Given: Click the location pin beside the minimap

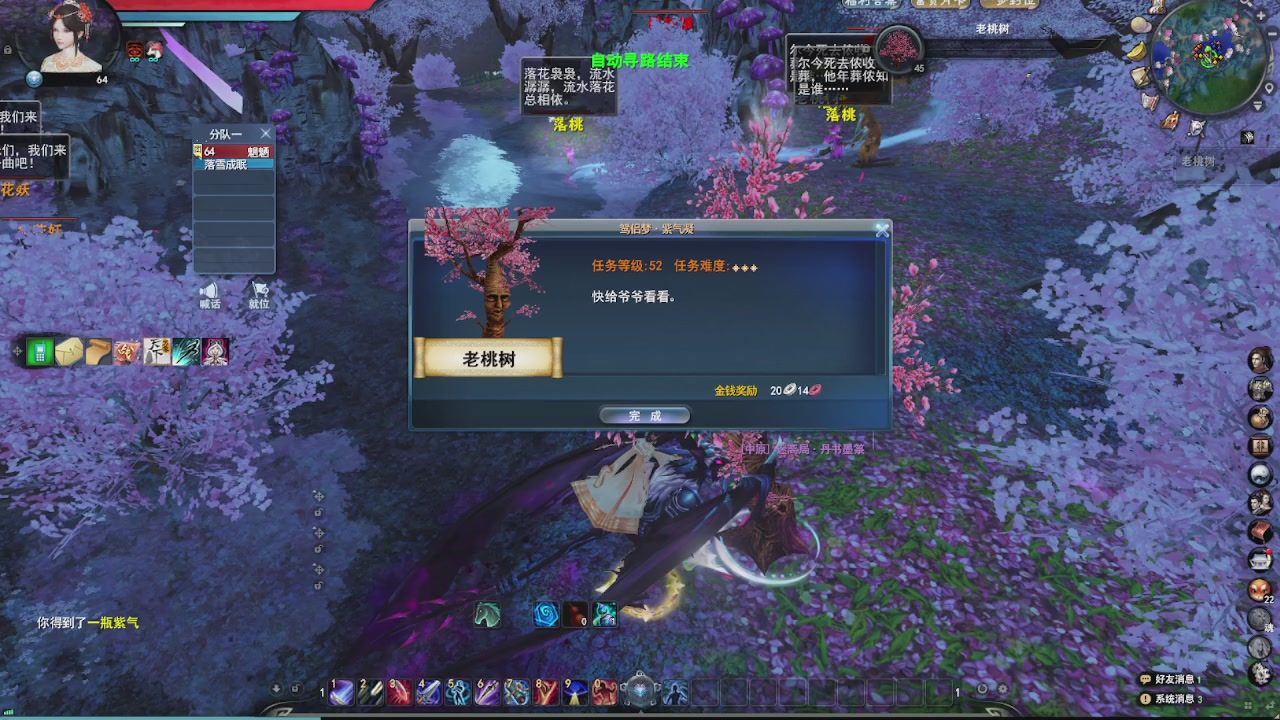Looking at the screenshot, I should tap(1270, 88).
